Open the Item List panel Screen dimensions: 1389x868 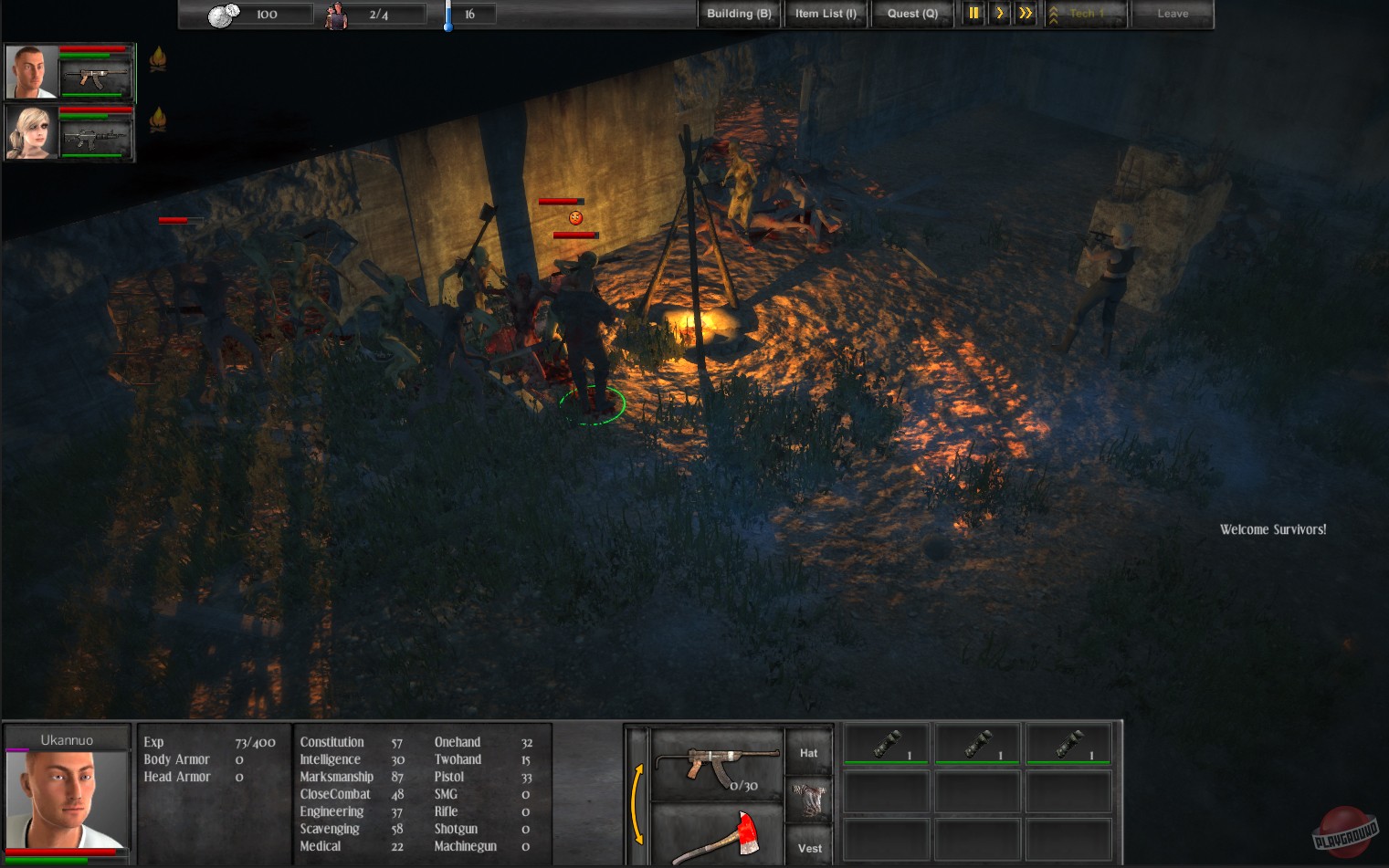pyautogui.click(x=825, y=14)
